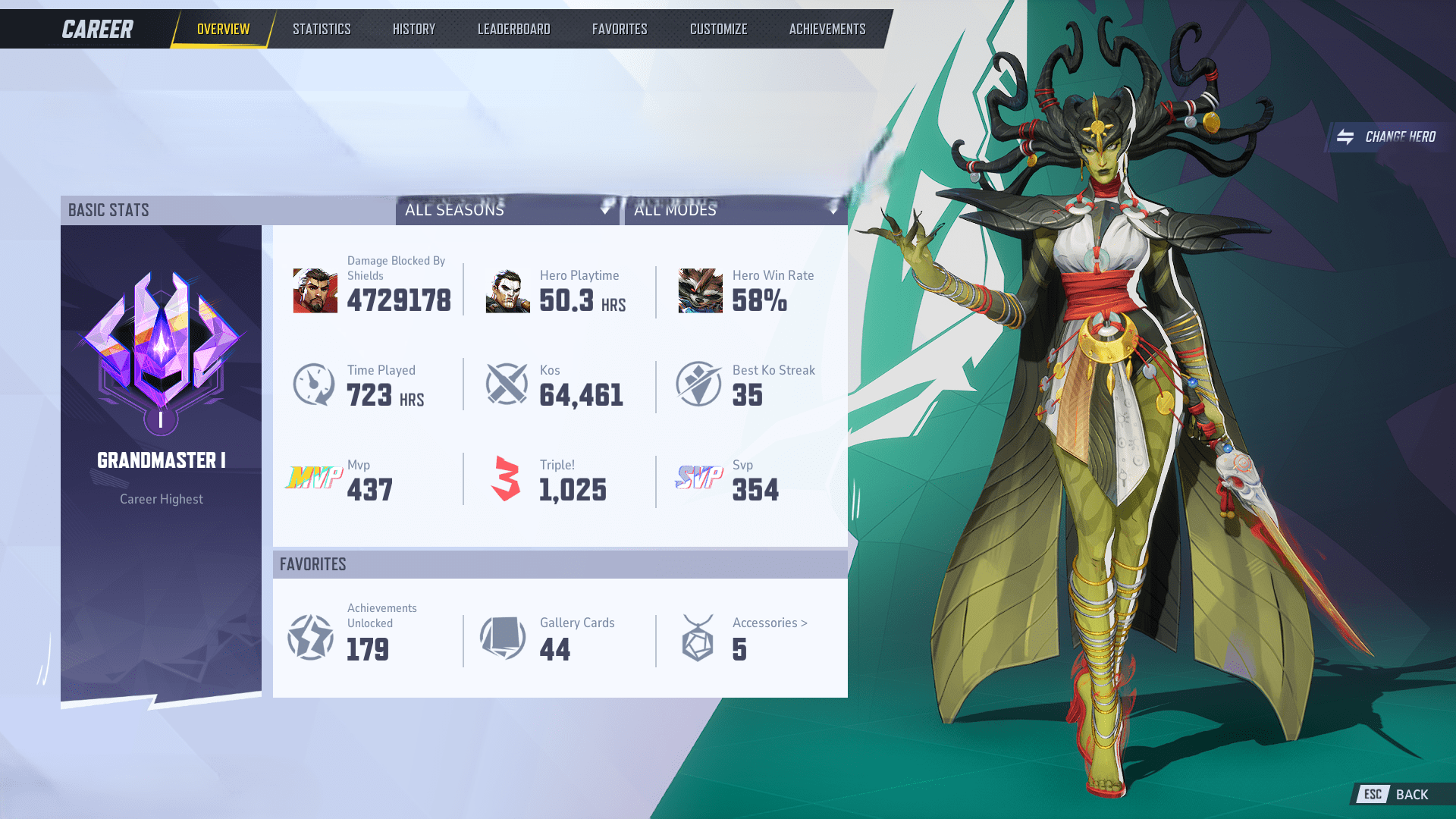Click the Change Hero button
Image resolution: width=1456 pixels, height=819 pixels.
coord(1387,137)
